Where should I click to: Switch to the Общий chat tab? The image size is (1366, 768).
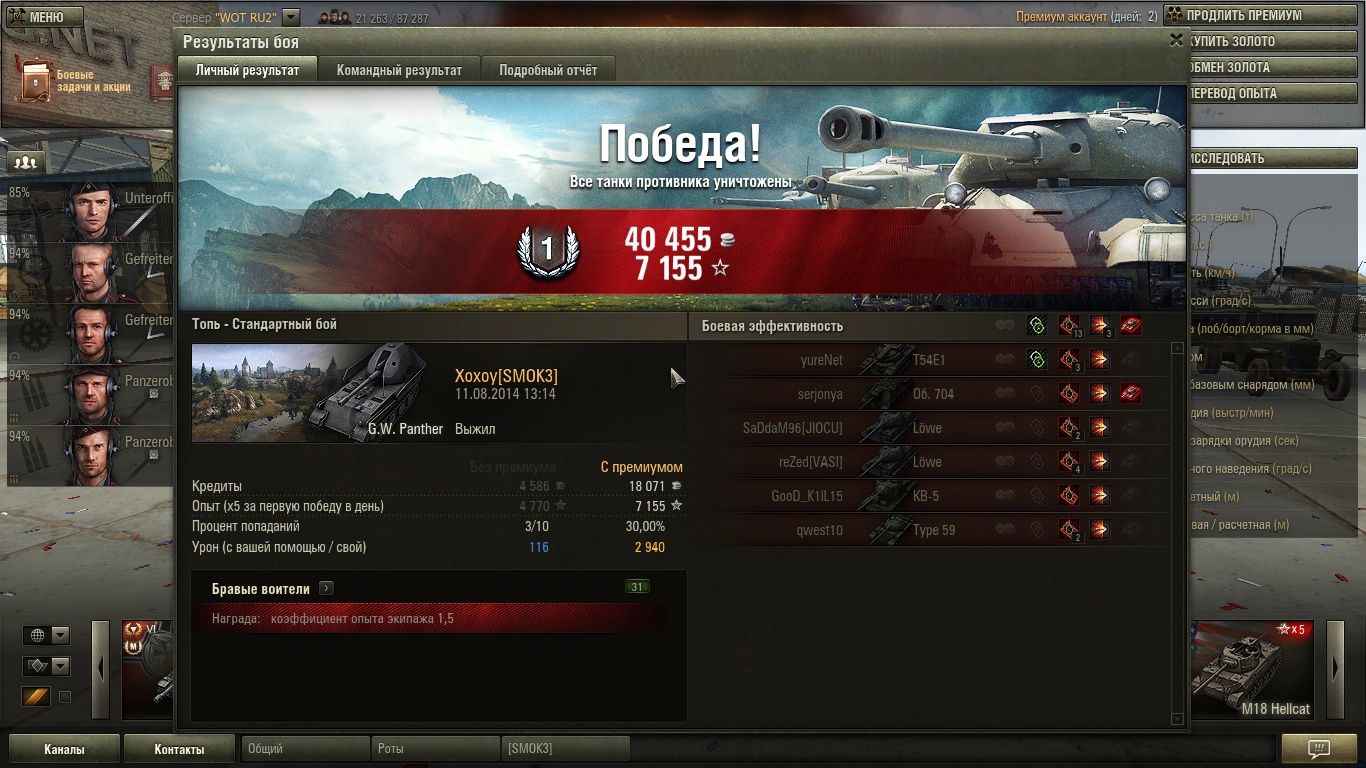pyautogui.click(x=305, y=749)
